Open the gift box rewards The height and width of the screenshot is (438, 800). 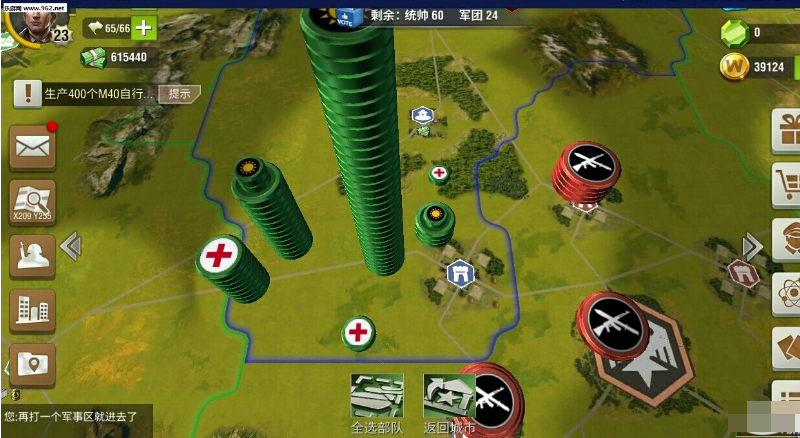[787, 130]
